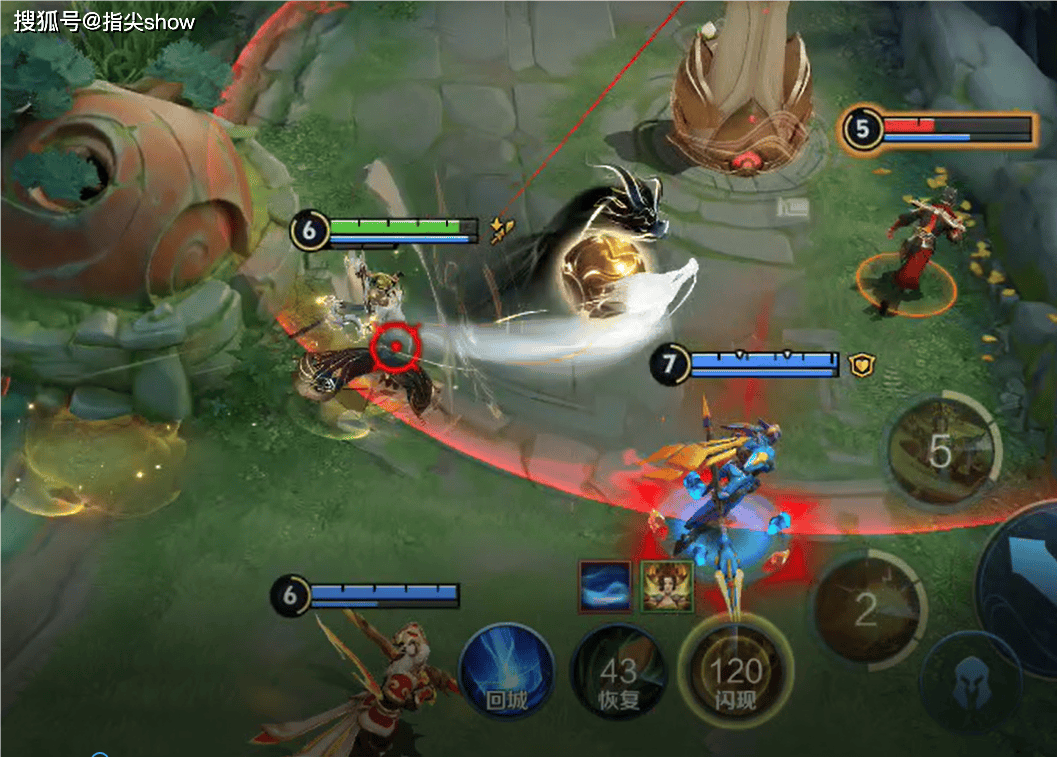Cast the skill showing cooldown 2
This screenshot has height=757, width=1057.
(866, 607)
